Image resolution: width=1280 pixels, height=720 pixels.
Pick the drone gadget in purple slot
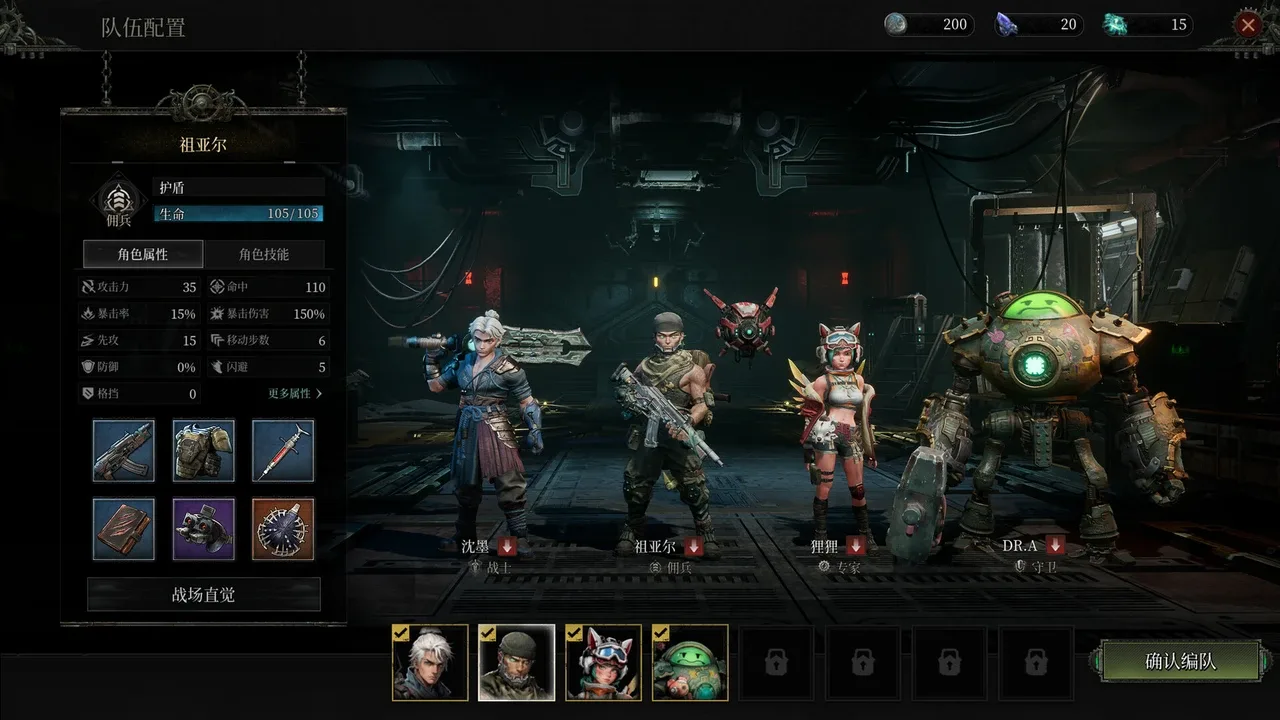click(x=204, y=529)
